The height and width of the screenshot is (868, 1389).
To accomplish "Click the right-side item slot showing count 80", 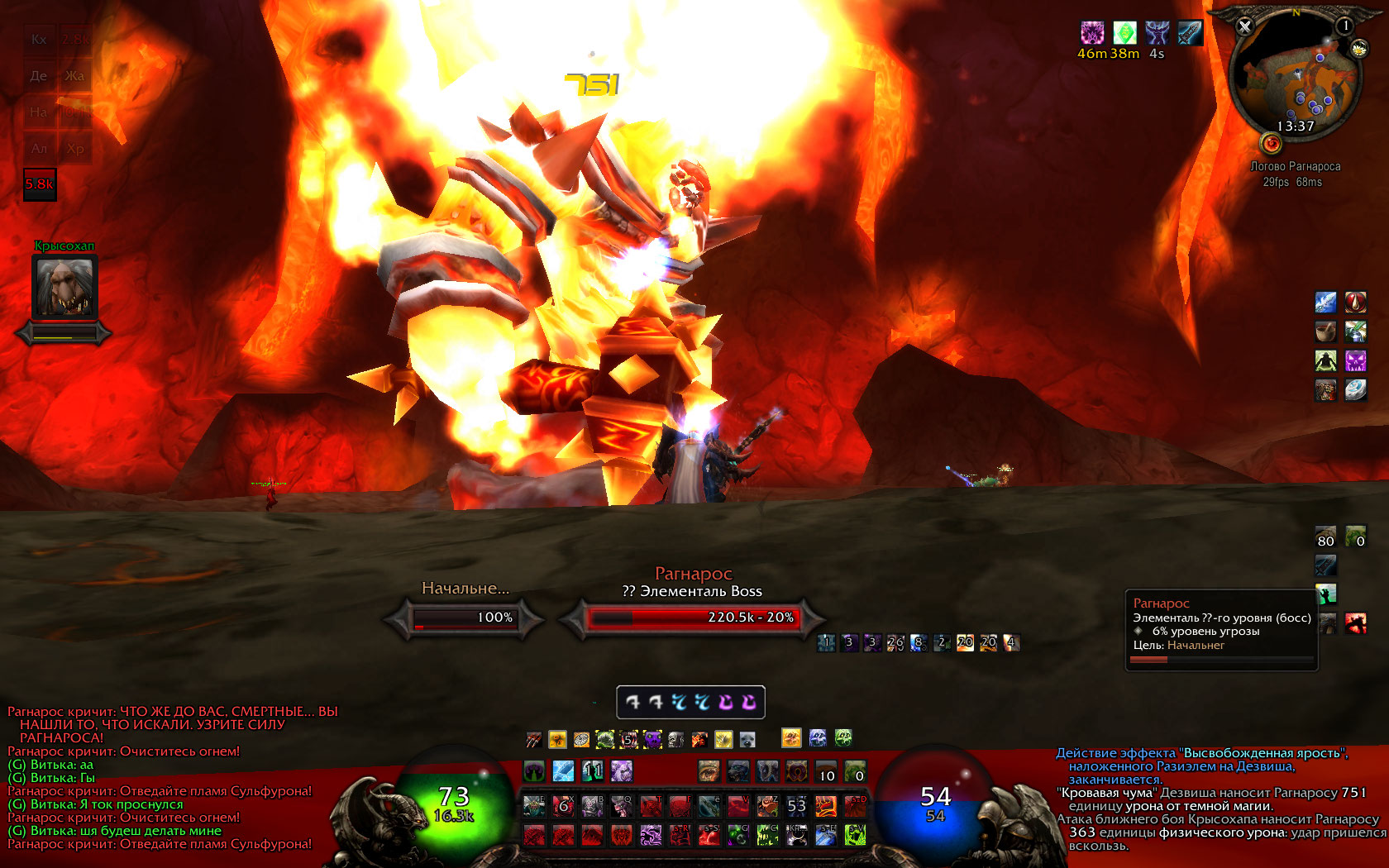I will [1325, 537].
